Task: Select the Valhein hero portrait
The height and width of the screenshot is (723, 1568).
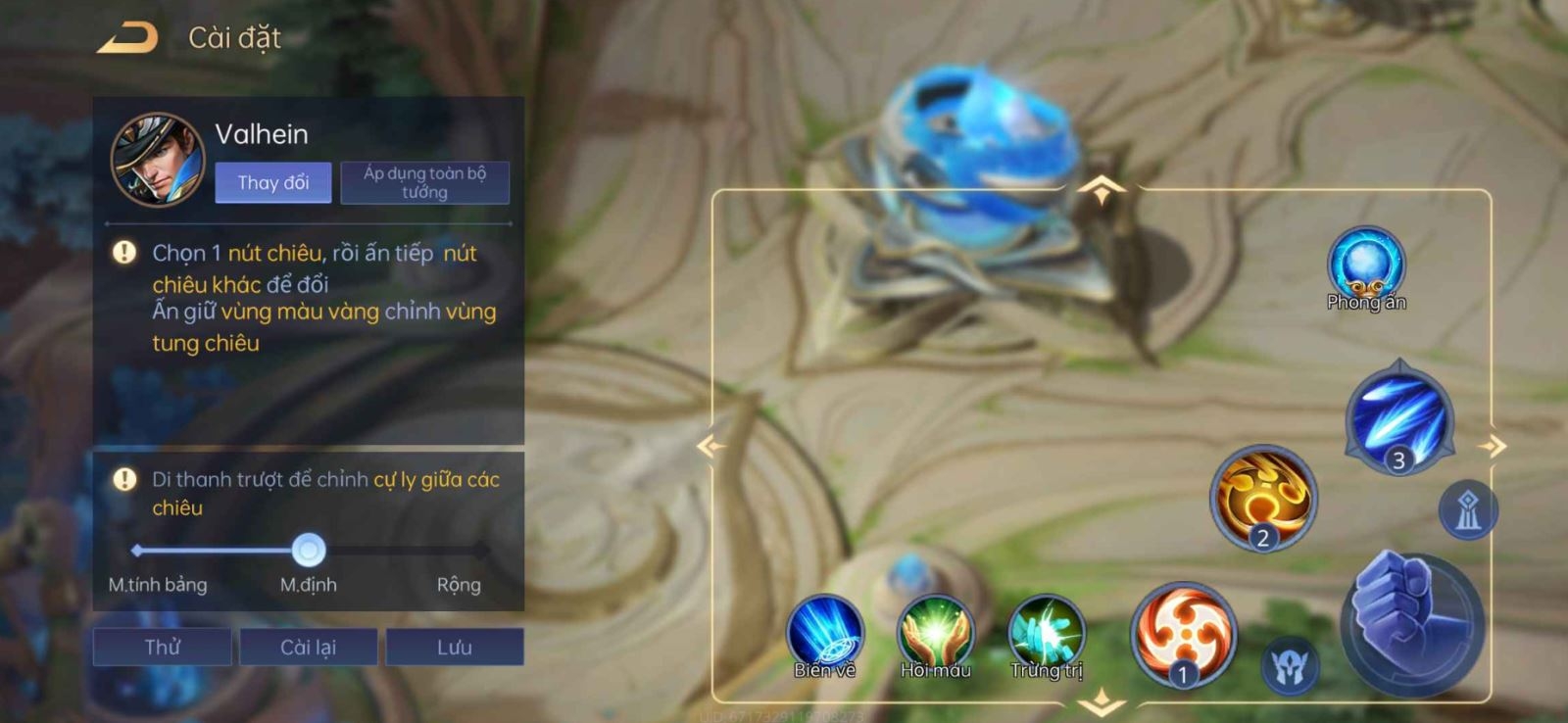Action: (x=157, y=159)
